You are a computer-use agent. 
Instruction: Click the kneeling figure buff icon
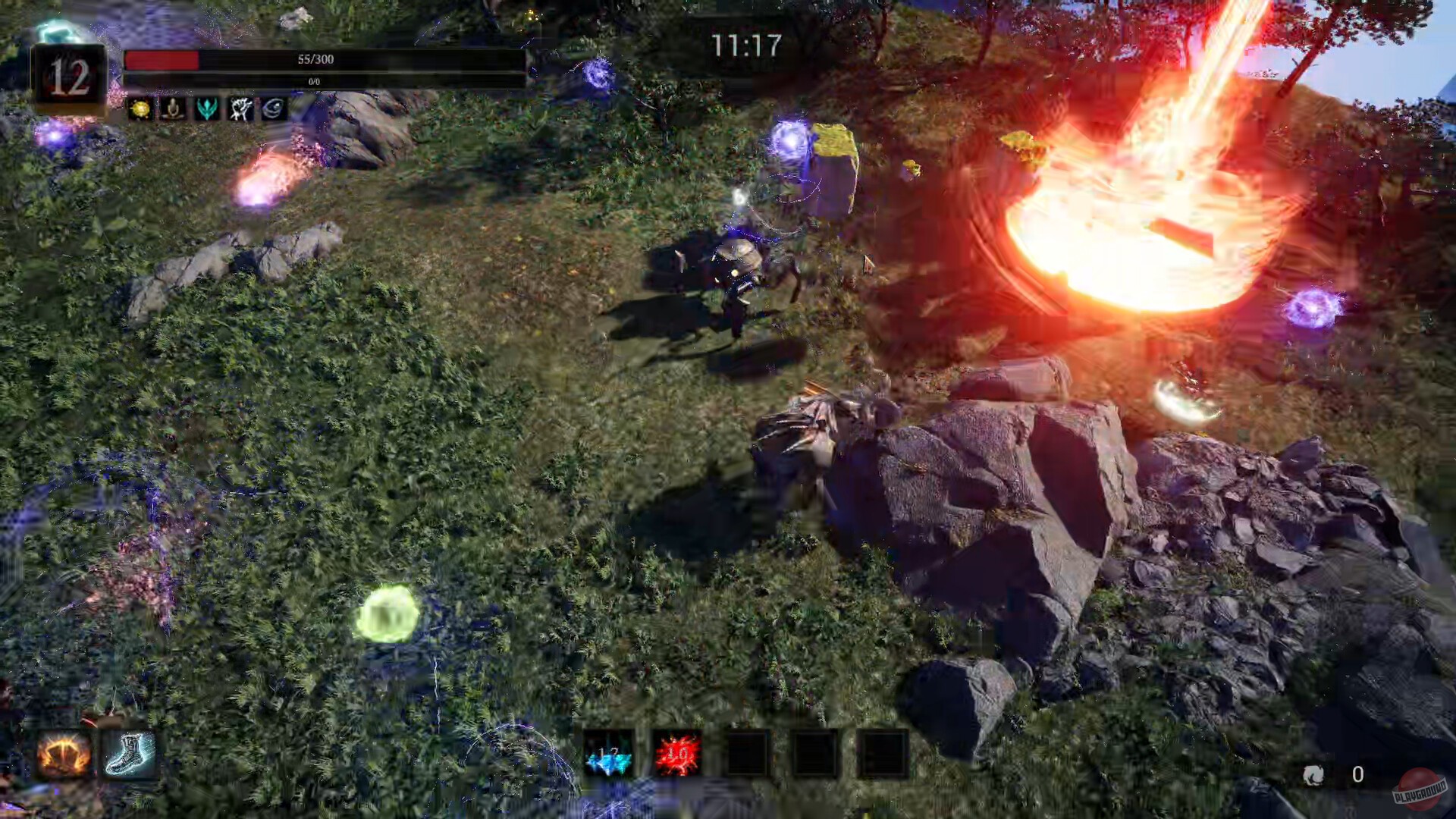(x=173, y=110)
